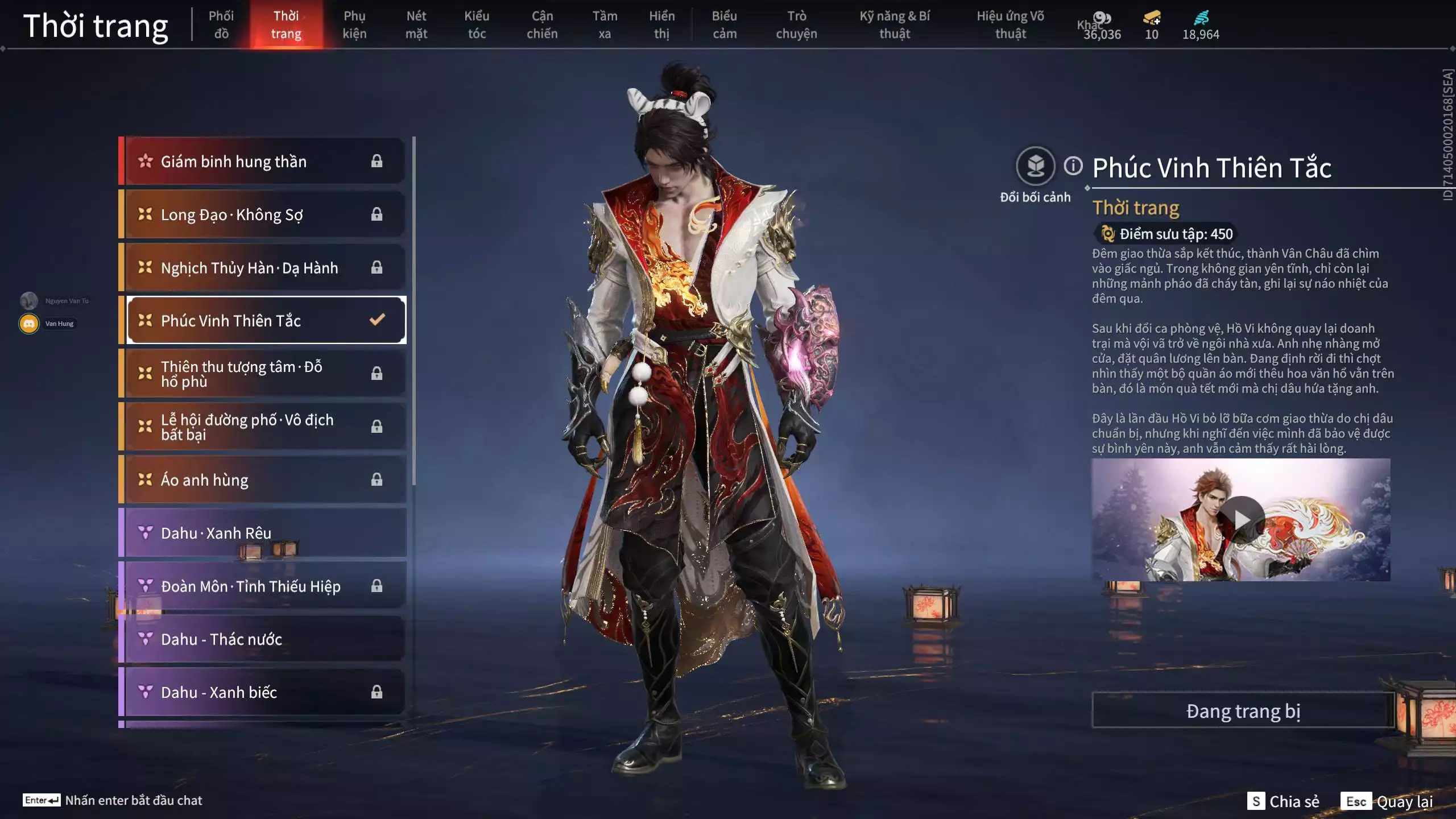The width and height of the screenshot is (1456, 819).
Task: Open the Cận chiến tab
Action: click(x=542, y=24)
